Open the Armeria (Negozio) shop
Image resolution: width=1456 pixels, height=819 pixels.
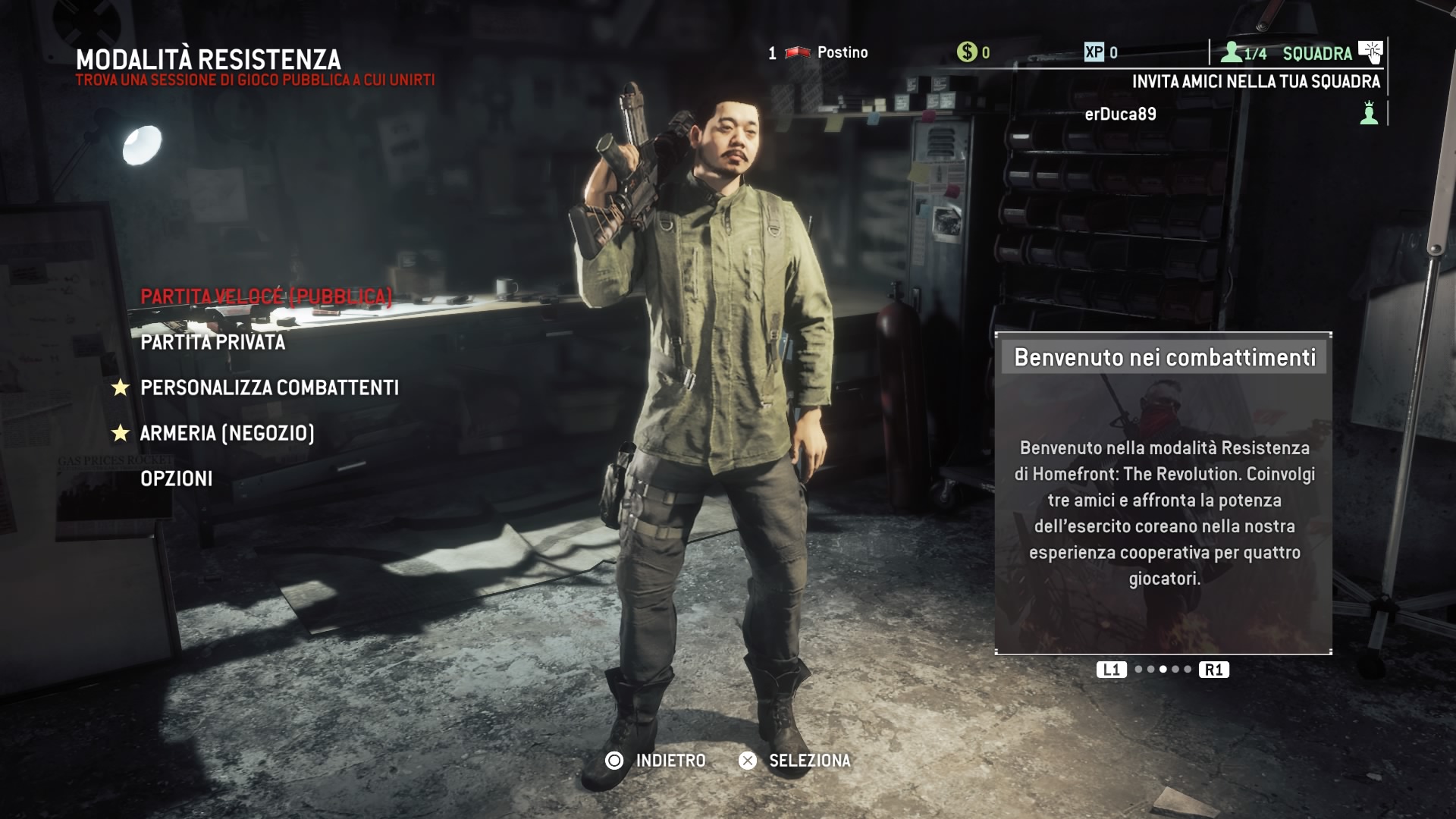pos(227,433)
